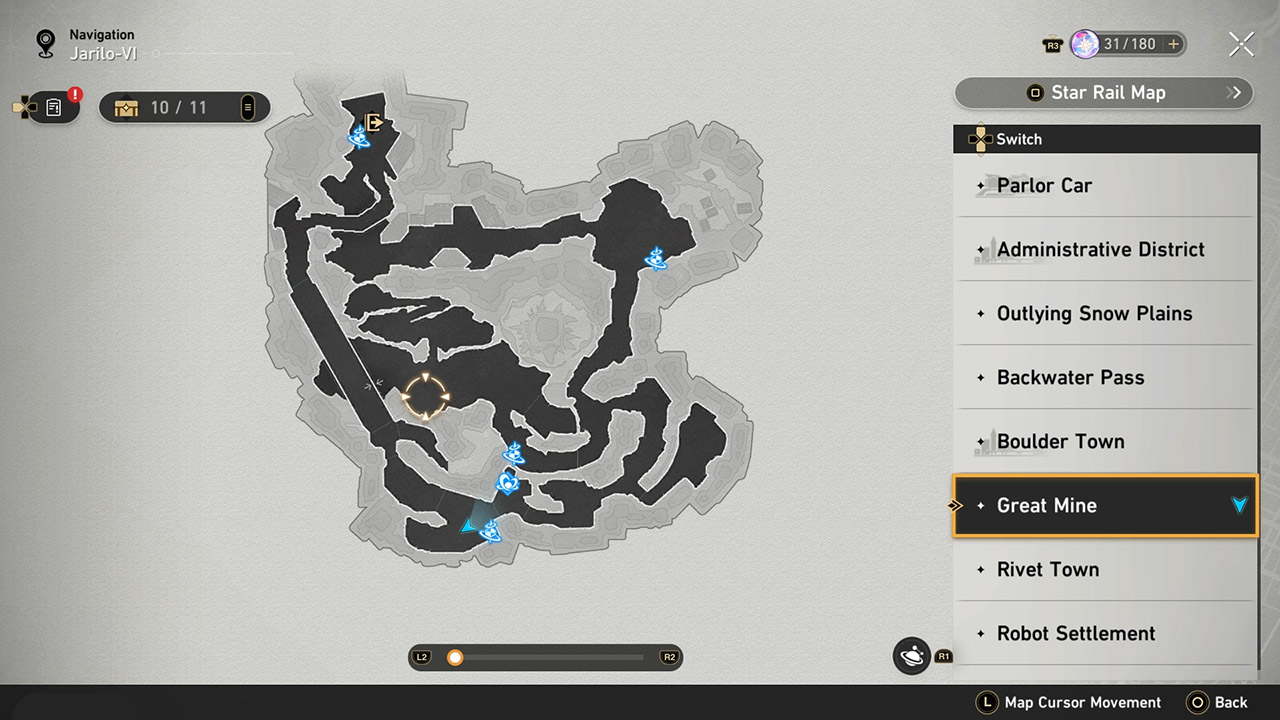The image size is (1280, 720).
Task: Open the chest counter detail toggle
Action: pyautogui.click(x=247, y=108)
